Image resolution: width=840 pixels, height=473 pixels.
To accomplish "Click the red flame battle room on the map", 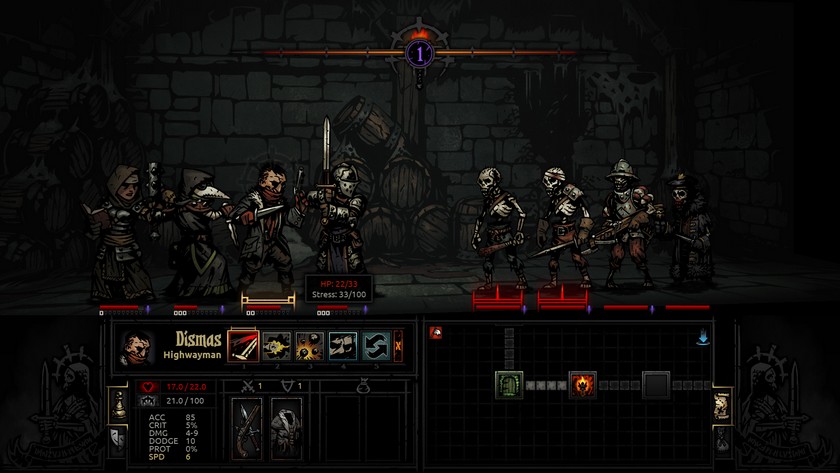I will (x=583, y=384).
